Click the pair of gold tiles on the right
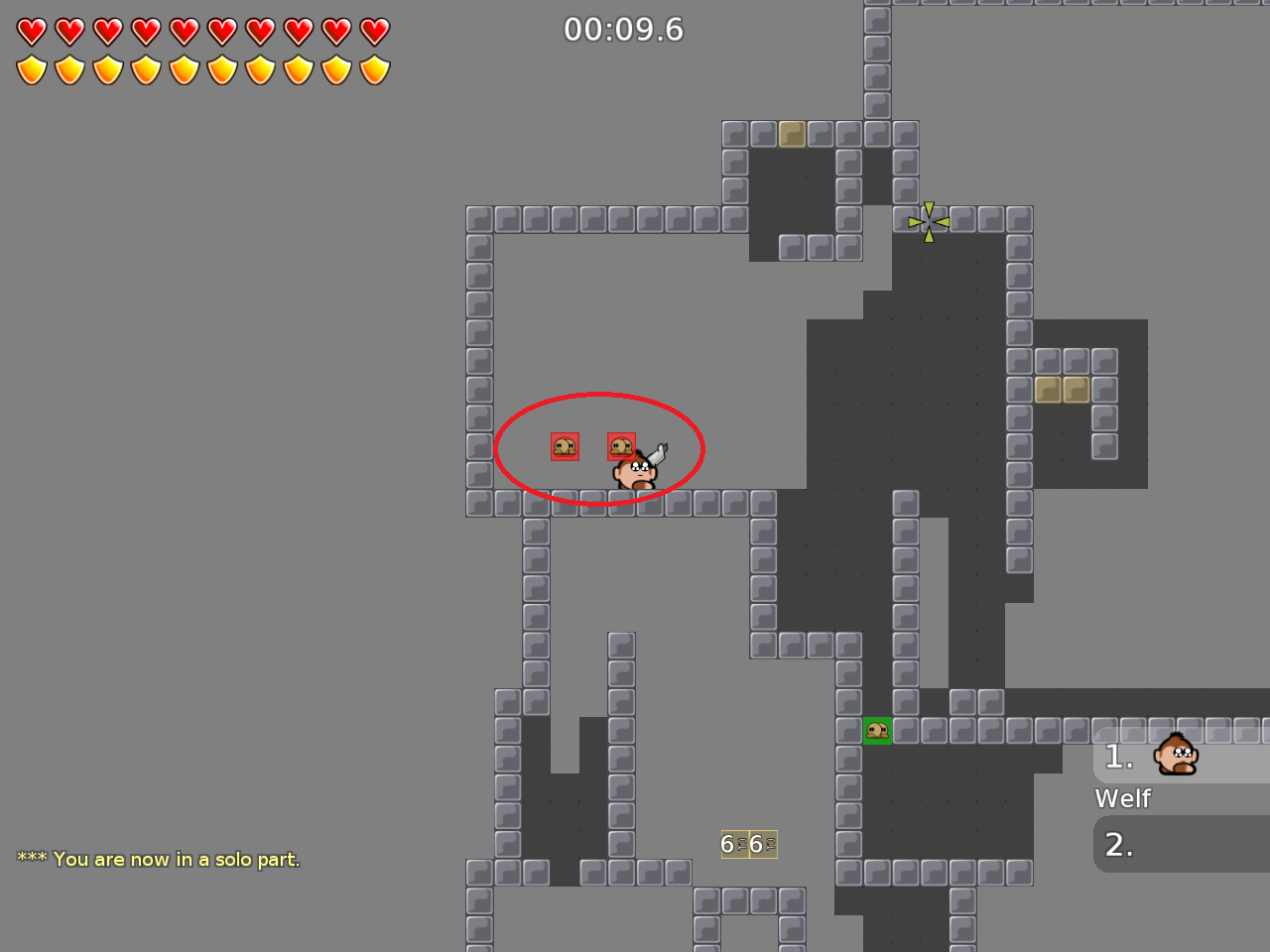Image resolution: width=1270 pixels, height=952 pixels. [1065, 391]
